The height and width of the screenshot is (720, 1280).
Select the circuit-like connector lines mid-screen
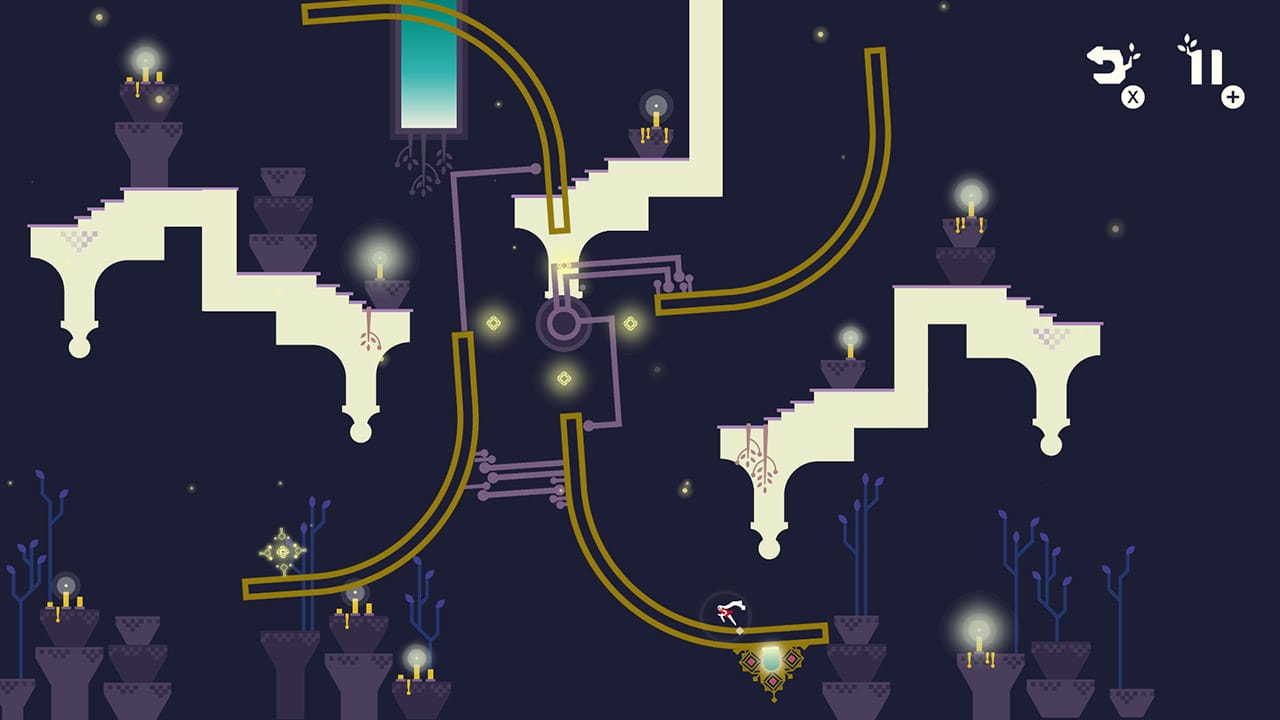tap(520, 480)
